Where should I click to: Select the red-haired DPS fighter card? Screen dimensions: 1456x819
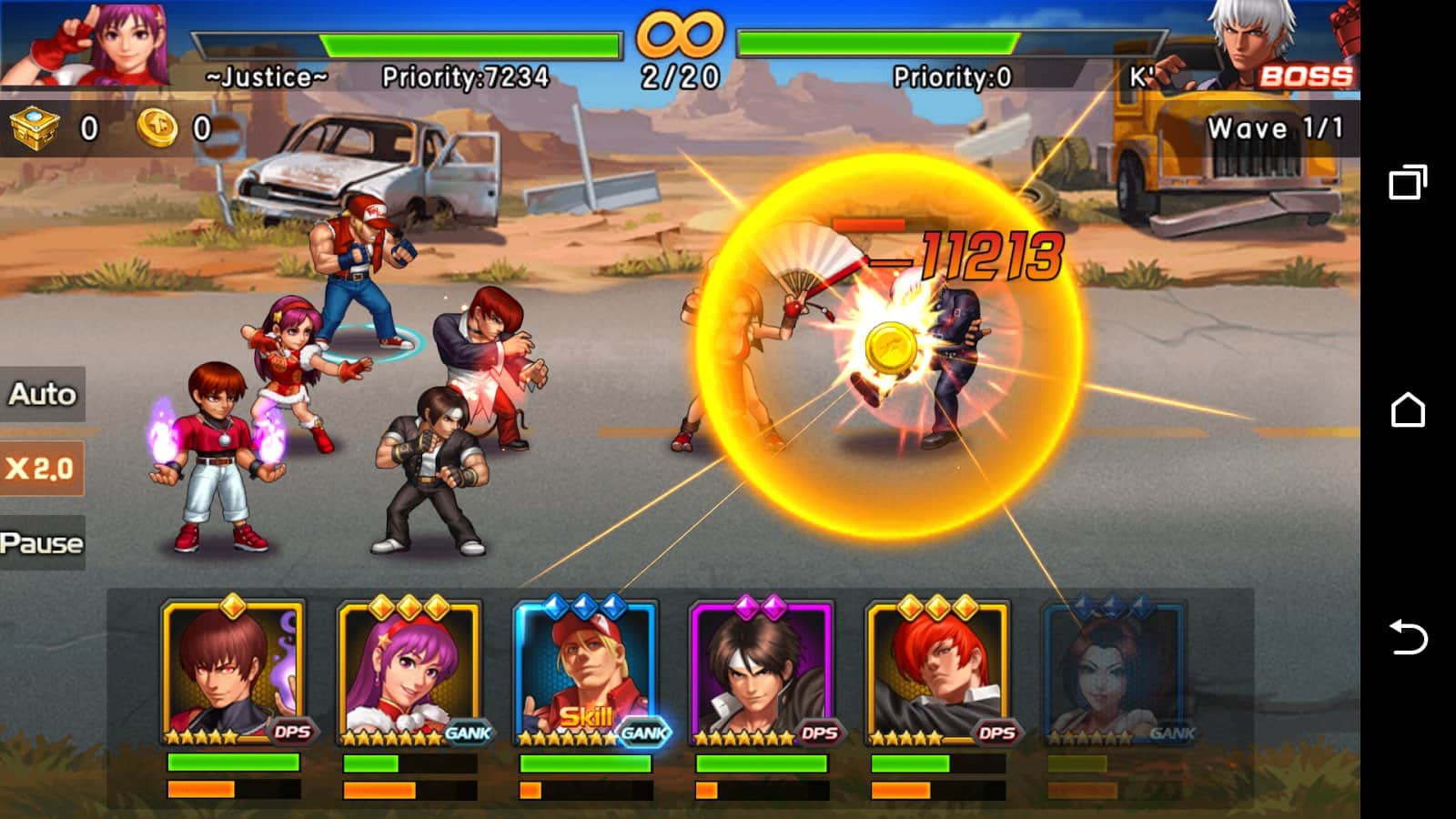938,673
